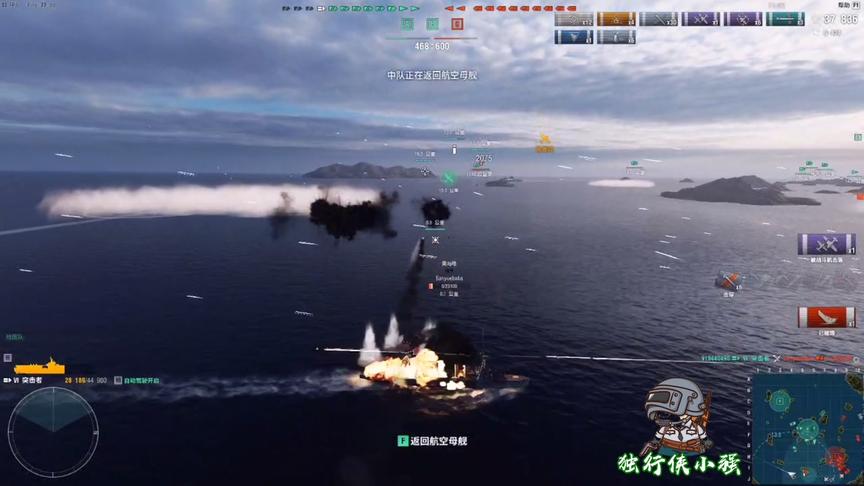Viewport: 864px width, 486px height.
Task: Open the tactical minimap
Action: coord(806,430)
